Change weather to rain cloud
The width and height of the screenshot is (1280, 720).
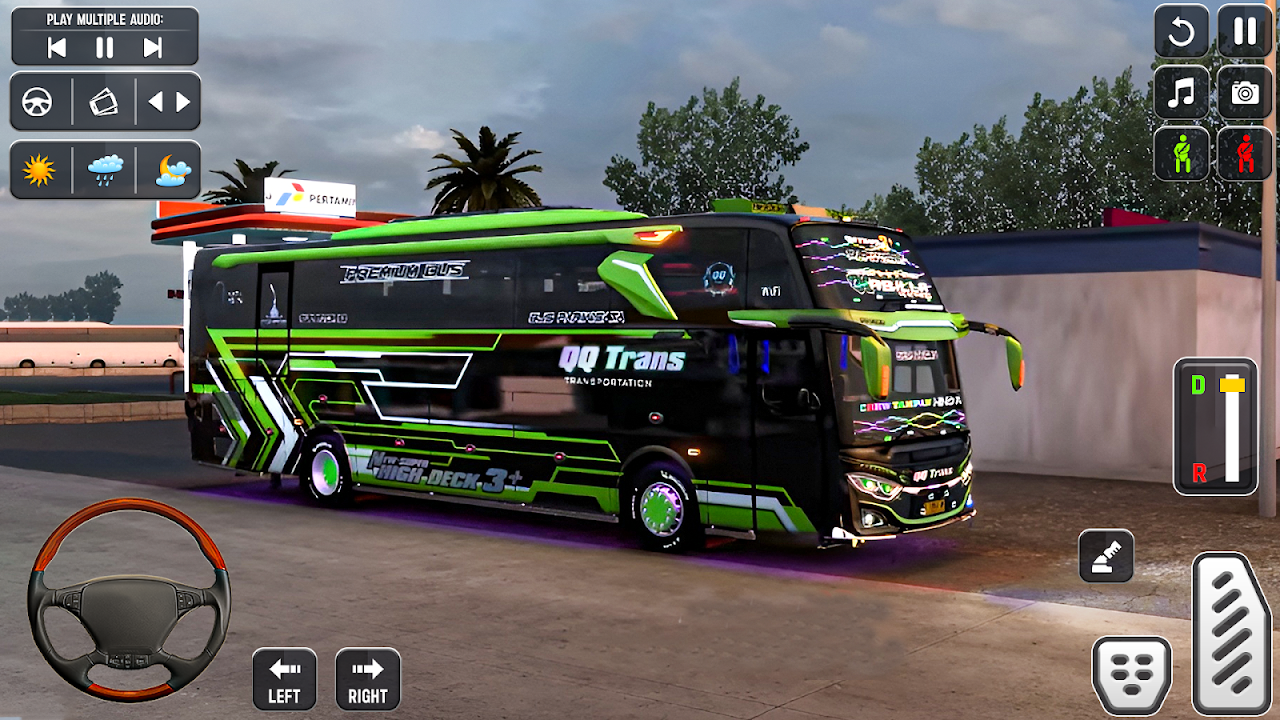point(105,170)
